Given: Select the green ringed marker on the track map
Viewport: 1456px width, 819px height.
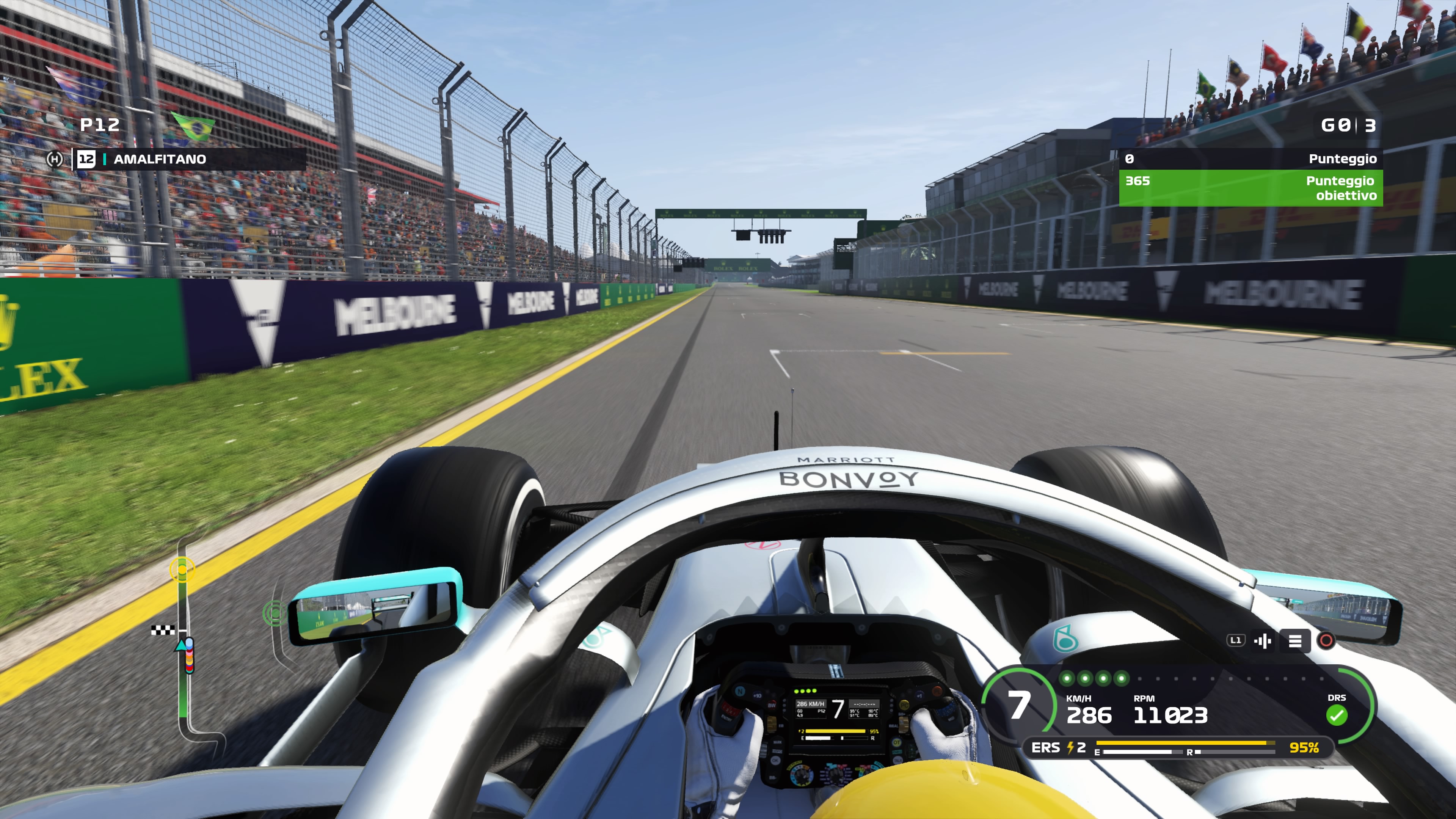Looking at the screenshot, I should pyautogui.click(x=275, y=613).
